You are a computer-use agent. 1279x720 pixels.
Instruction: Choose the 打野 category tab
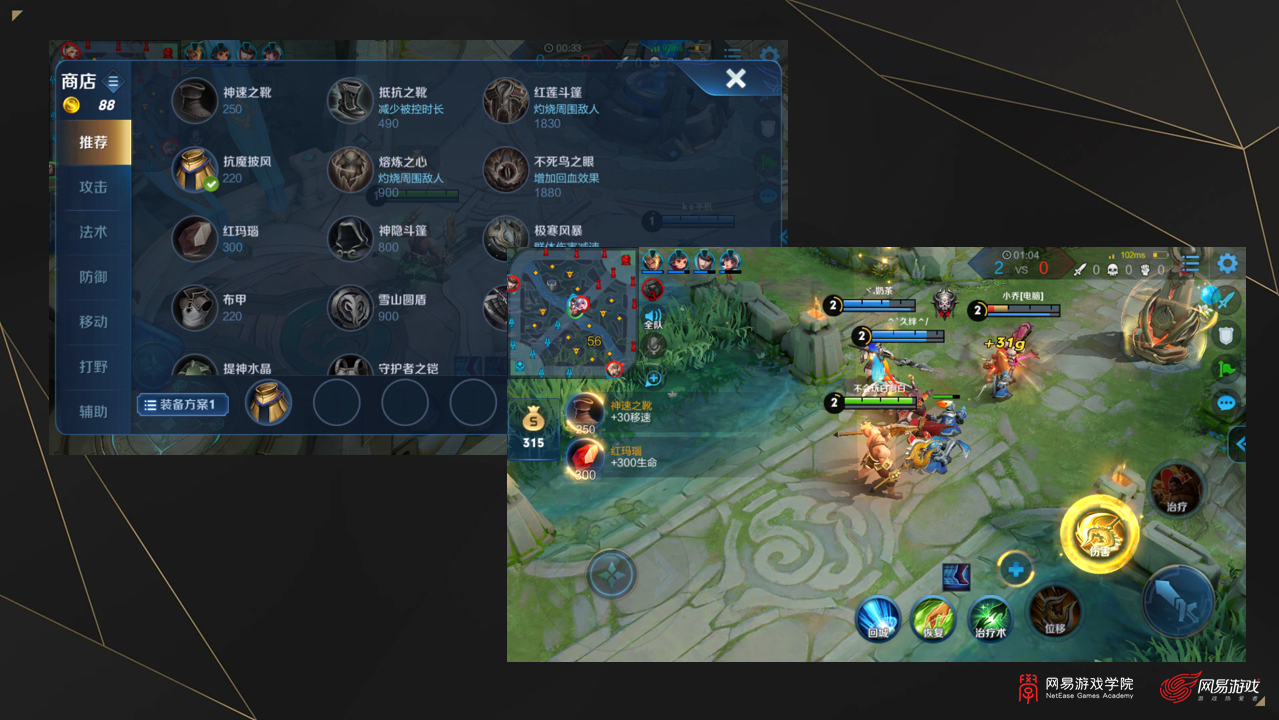click(x=94, y=367)
